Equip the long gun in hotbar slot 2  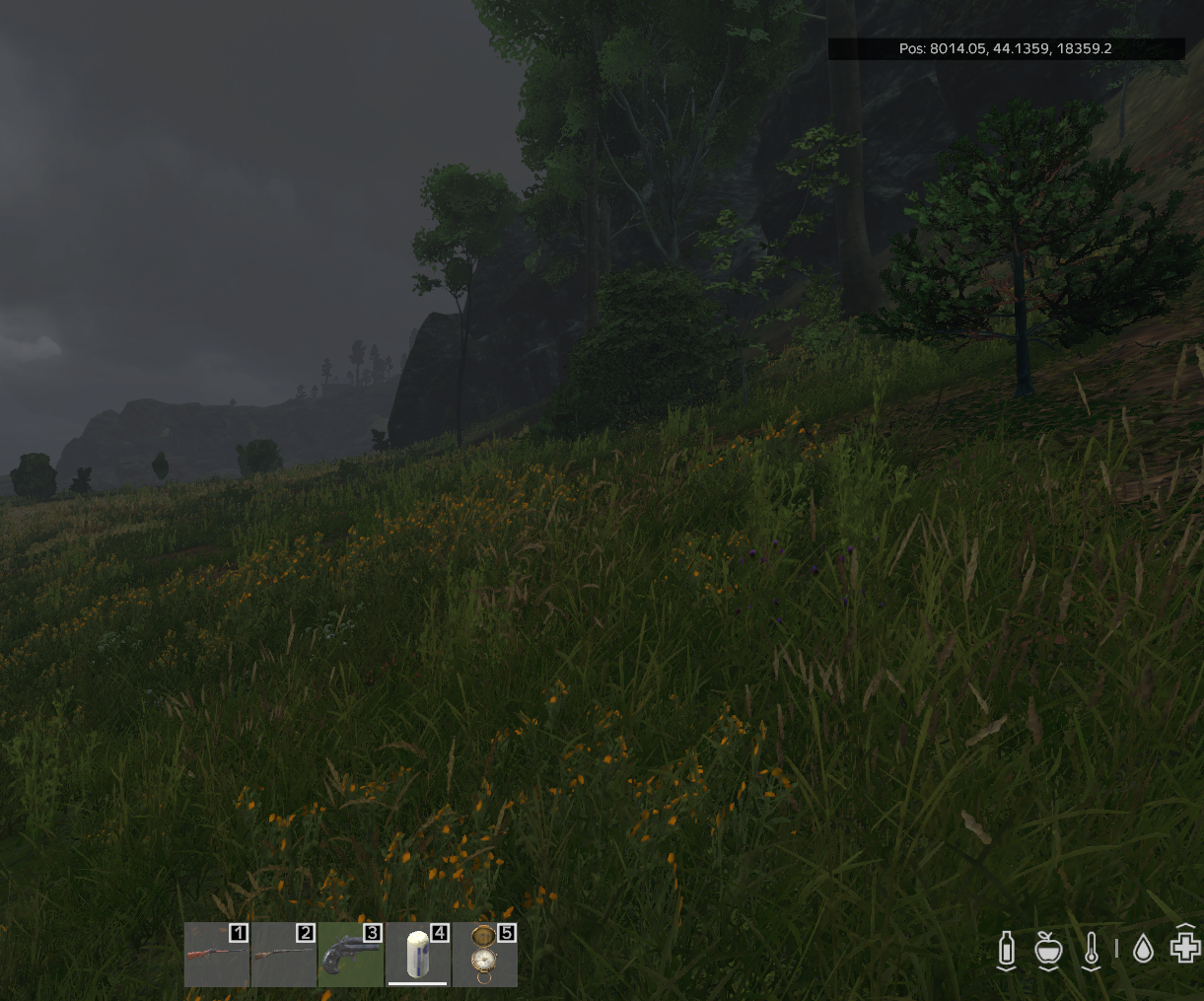(x=284, y=955)
